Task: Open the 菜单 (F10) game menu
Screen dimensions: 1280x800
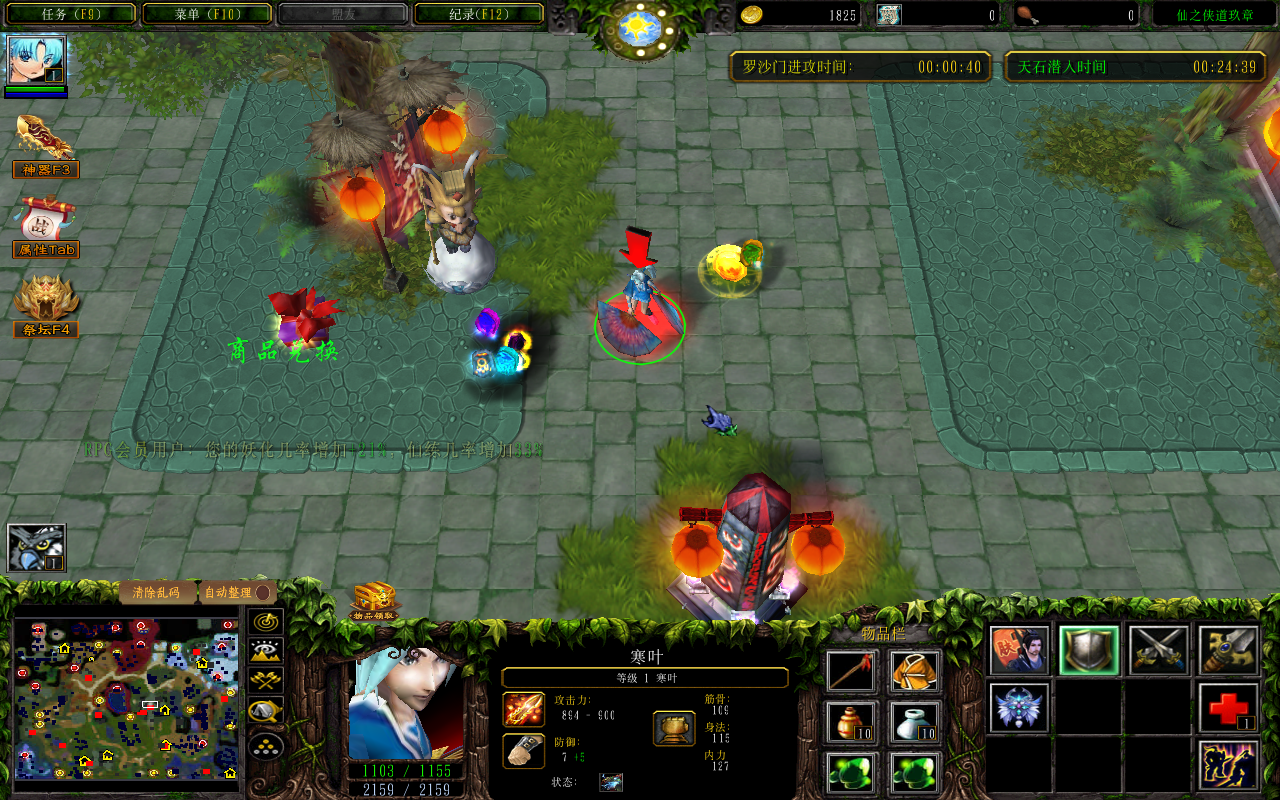Action: [207, 14]
